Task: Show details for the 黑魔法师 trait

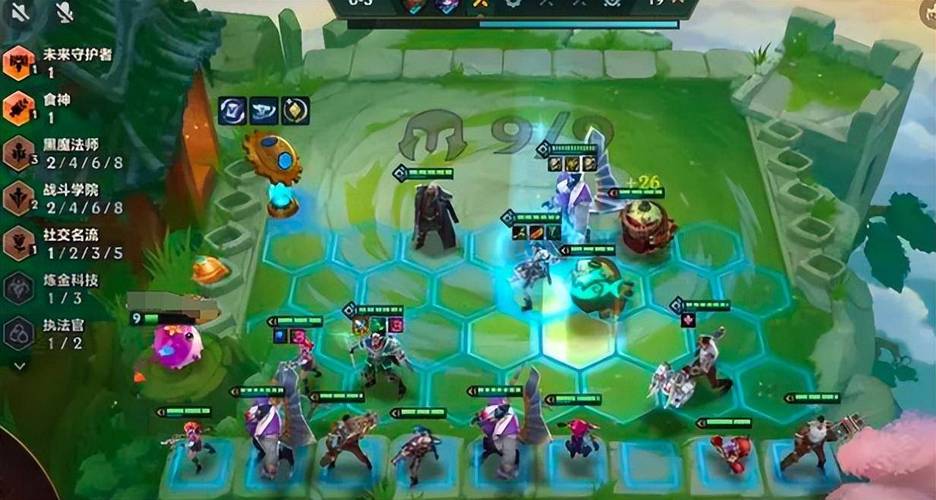Action: (20, 153)
